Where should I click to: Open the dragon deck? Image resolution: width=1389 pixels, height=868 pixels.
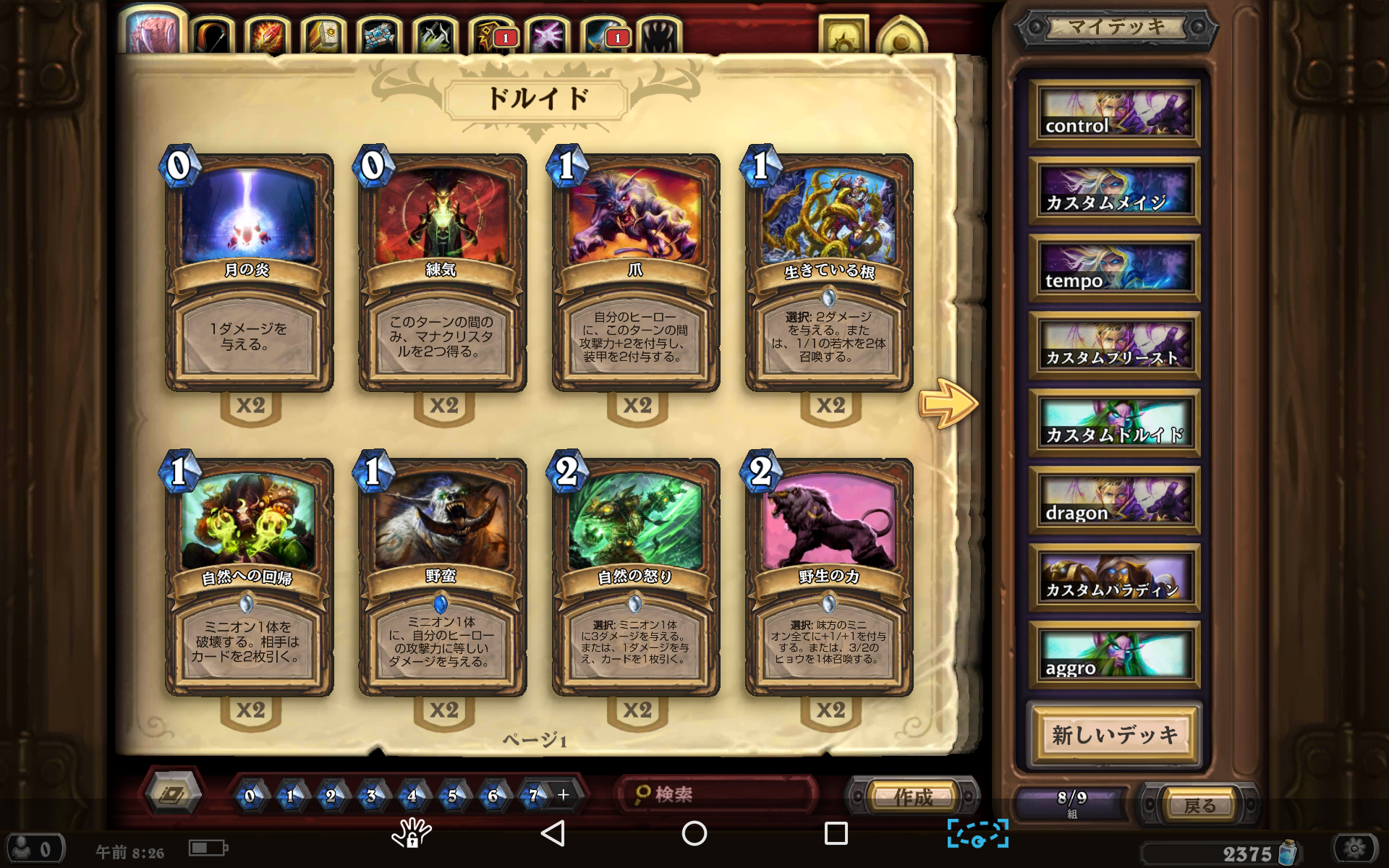tap(1114, 501)
